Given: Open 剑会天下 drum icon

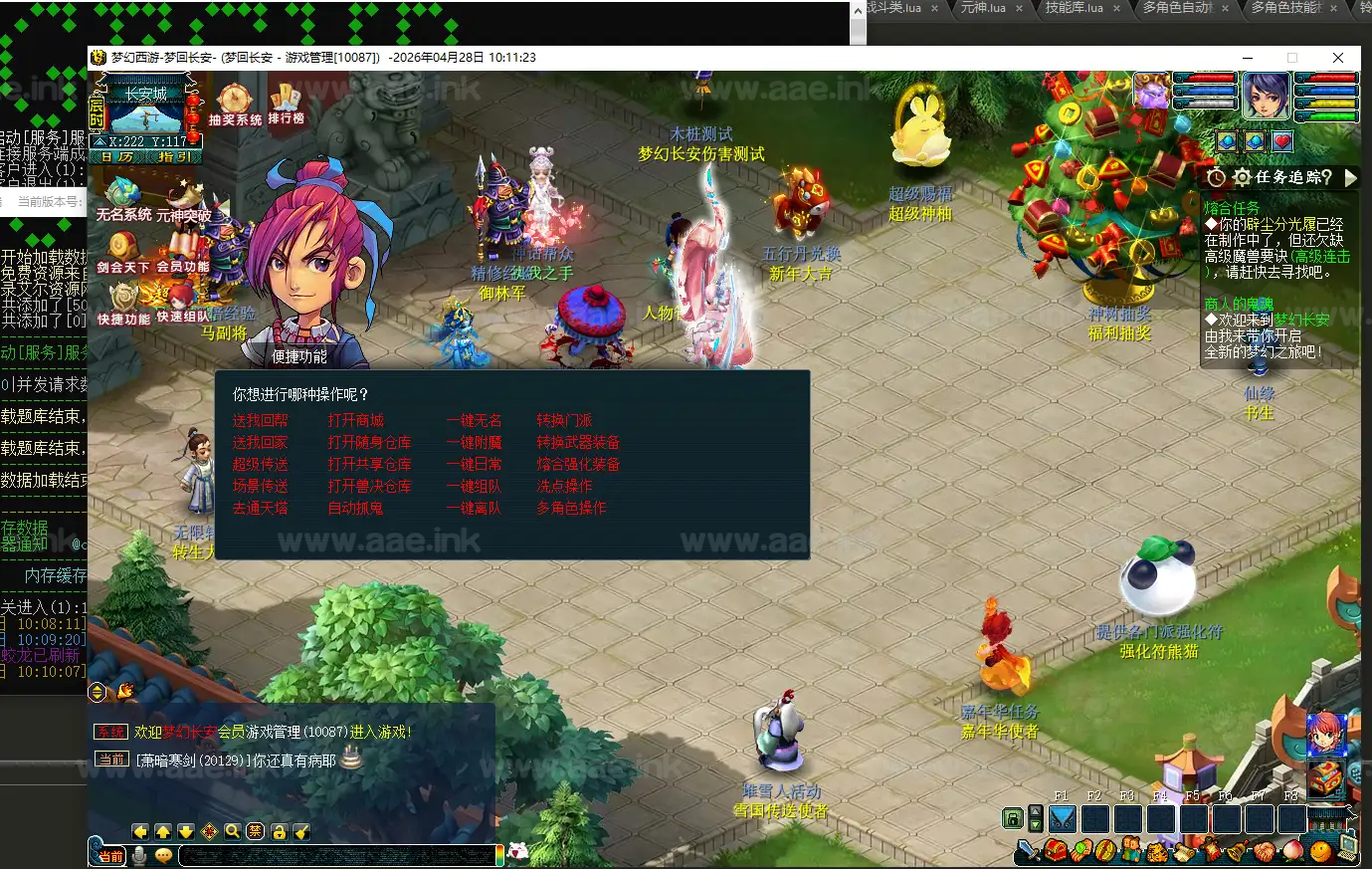Looking at the screenshot, I should [x=123, y=251].
